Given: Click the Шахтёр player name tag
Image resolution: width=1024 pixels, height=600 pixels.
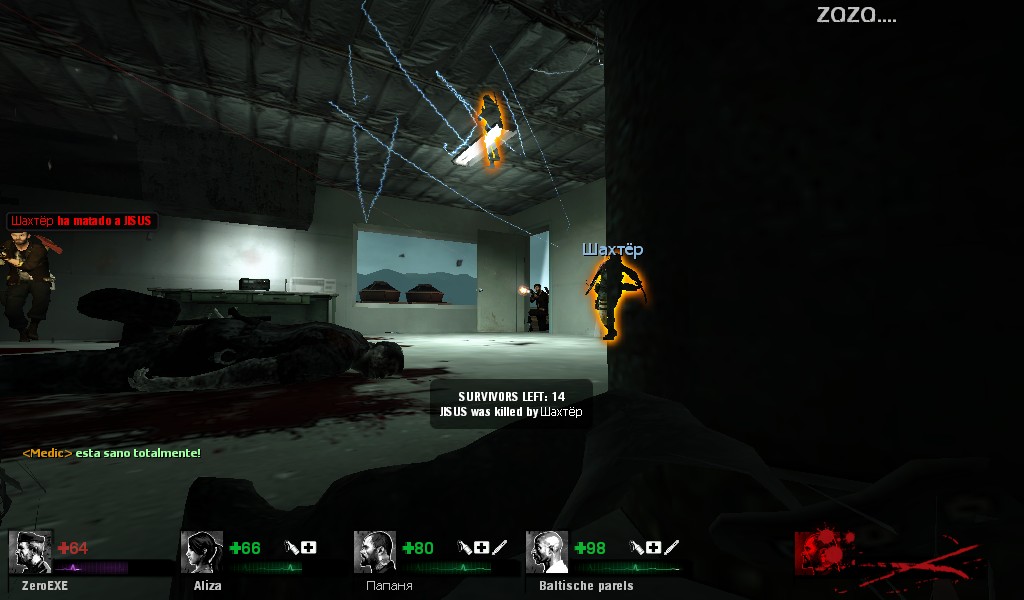Looking at the screenshot, I should pos(613,249).
